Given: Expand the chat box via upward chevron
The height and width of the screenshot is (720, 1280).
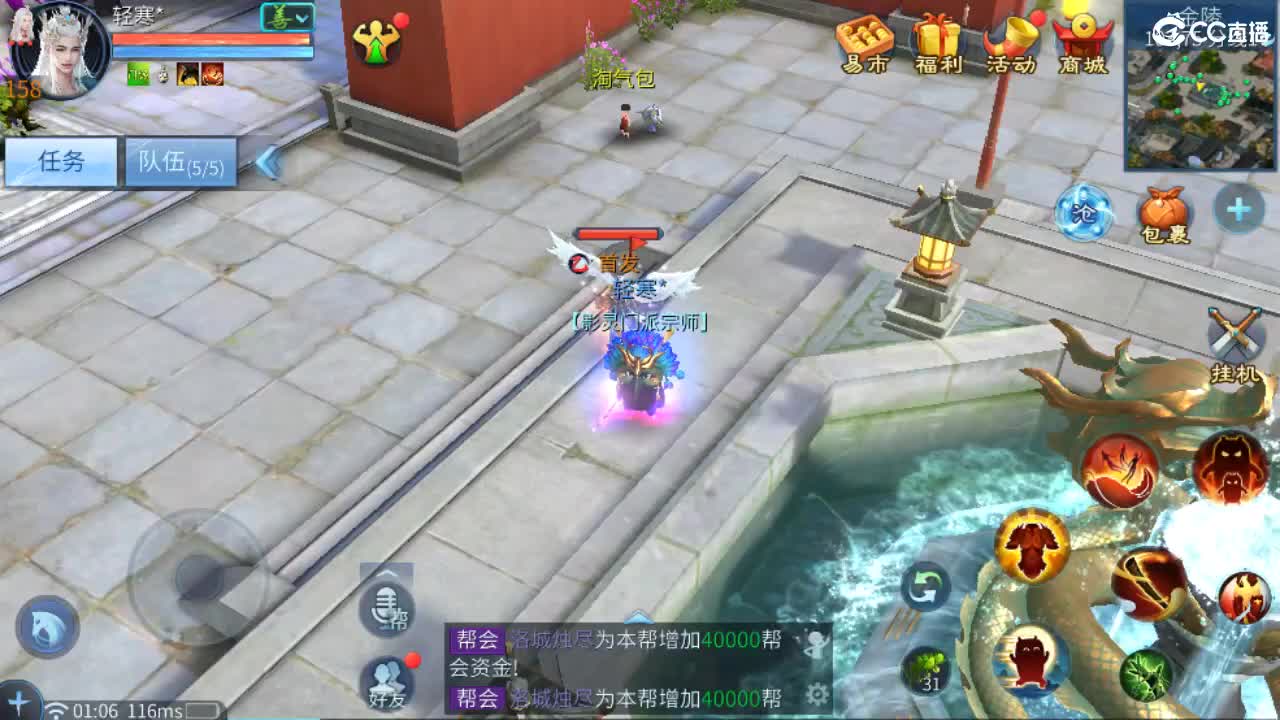Looking at the screenshot, I should 637,618.
